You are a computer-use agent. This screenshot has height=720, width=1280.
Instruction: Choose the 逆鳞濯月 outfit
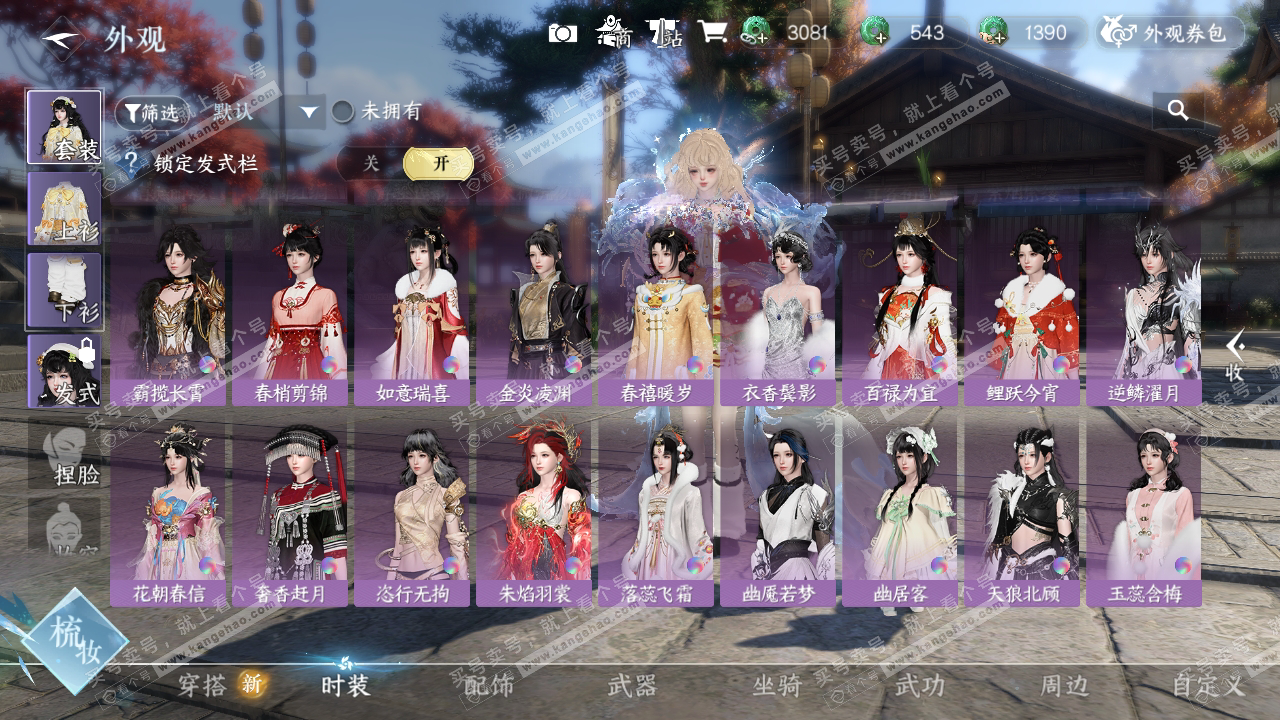pos(1144,315)
